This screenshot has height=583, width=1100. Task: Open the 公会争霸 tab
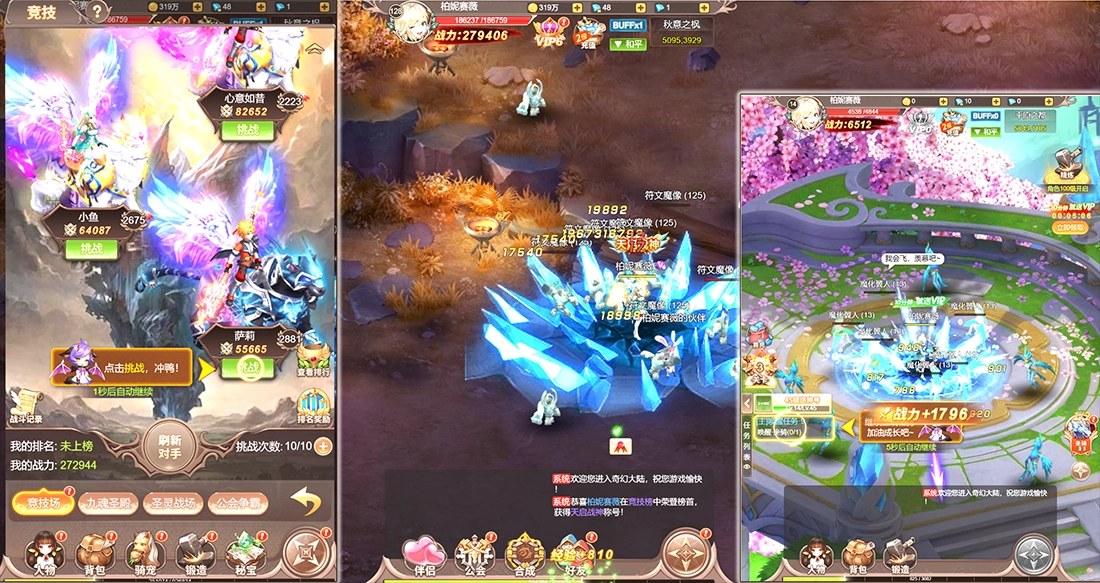[x=238, y=503]
